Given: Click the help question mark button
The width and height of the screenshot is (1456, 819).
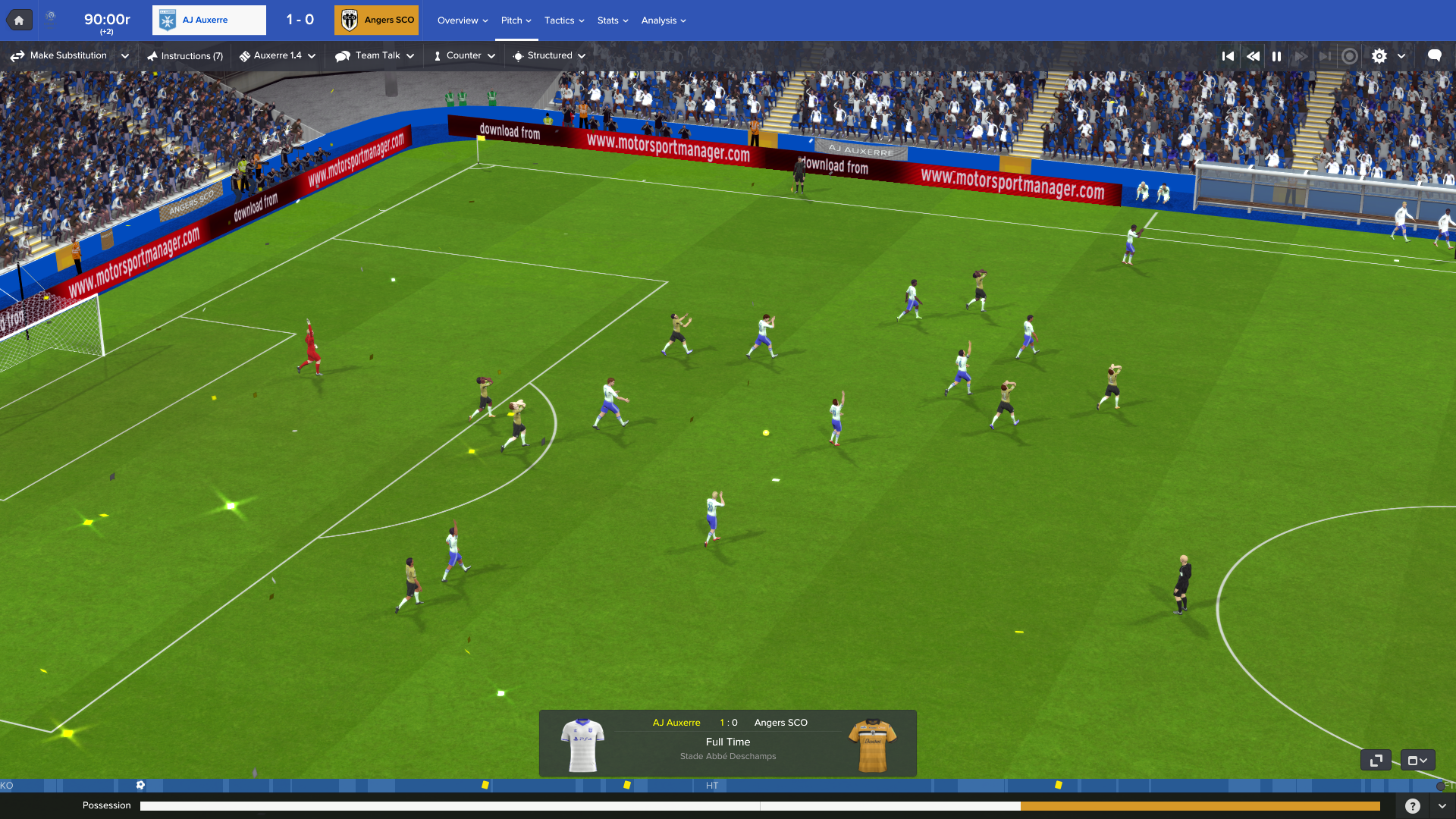Looking at the screenshot, I should (x=1412, y=806).
